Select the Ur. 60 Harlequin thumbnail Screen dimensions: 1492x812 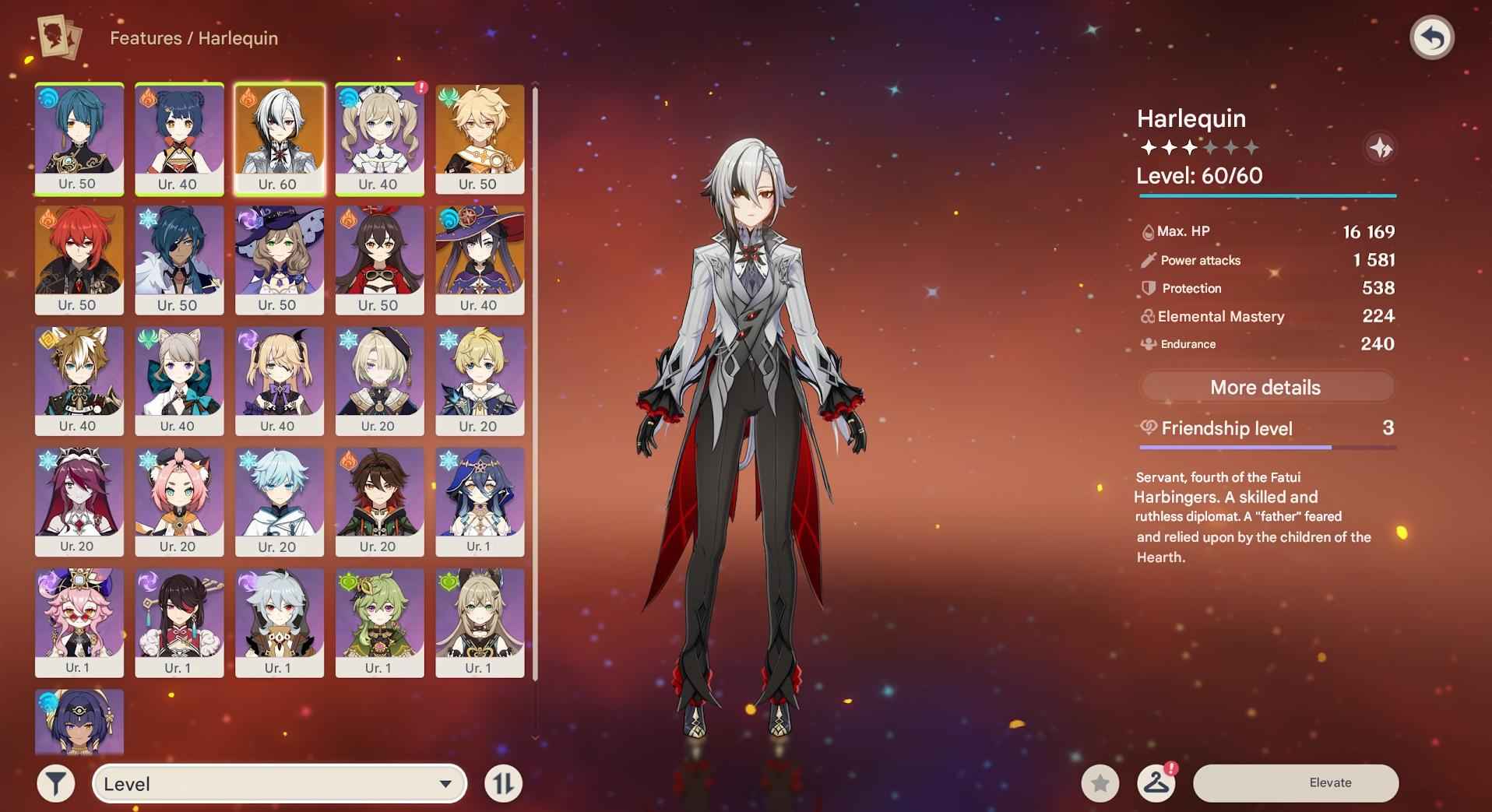(x=280, y=139)
